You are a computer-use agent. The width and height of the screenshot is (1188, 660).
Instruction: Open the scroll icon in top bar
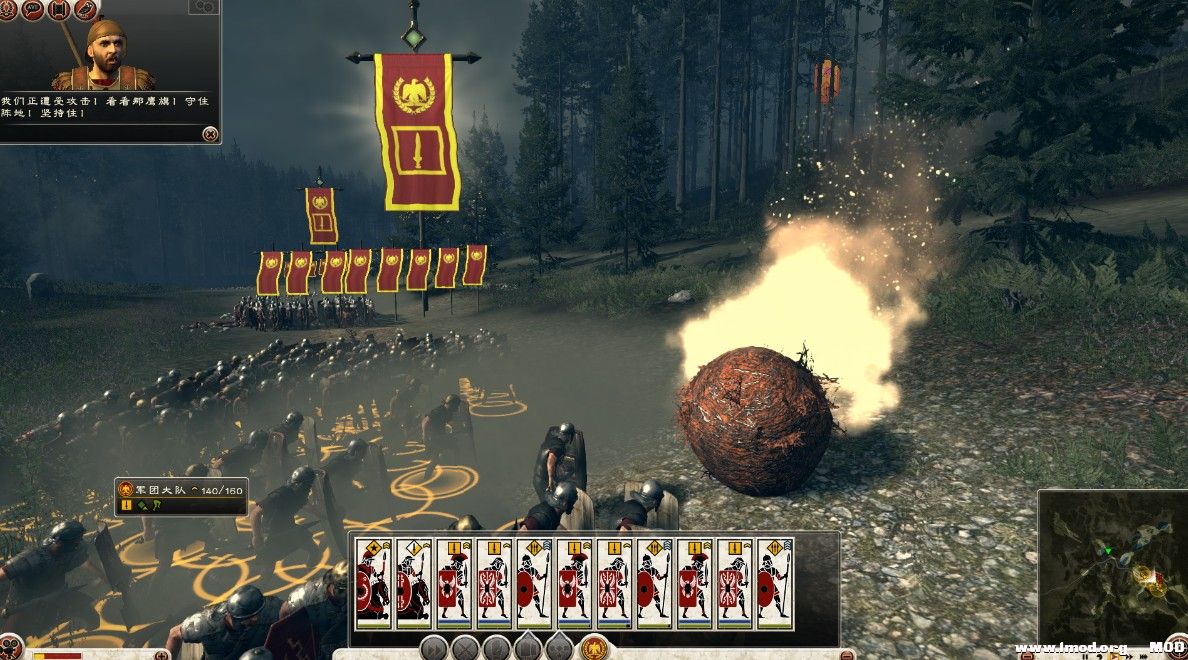point(59,9)
